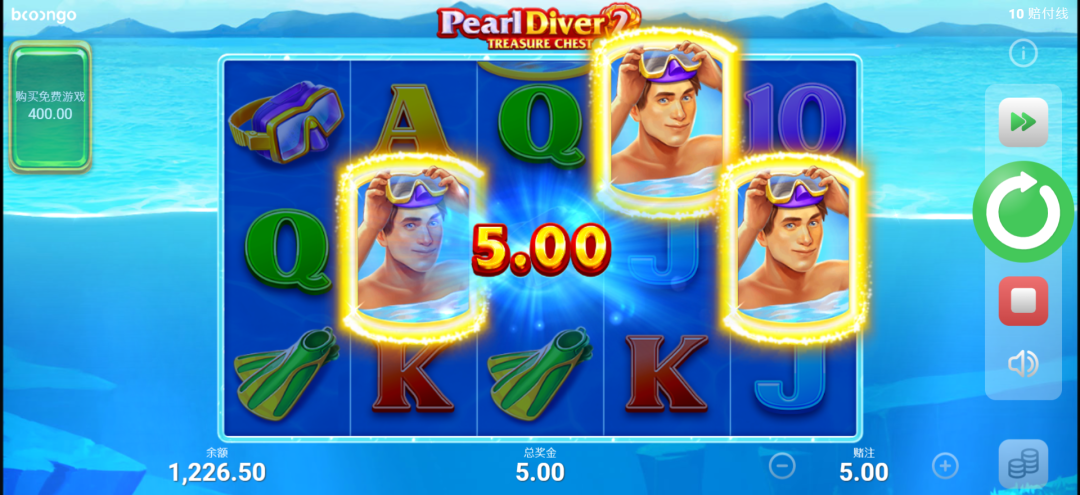Toggle the fast-forward turbo spin button
Image resolution: width=1080 pixels, height=495 pixels.
coord(1023,122)
